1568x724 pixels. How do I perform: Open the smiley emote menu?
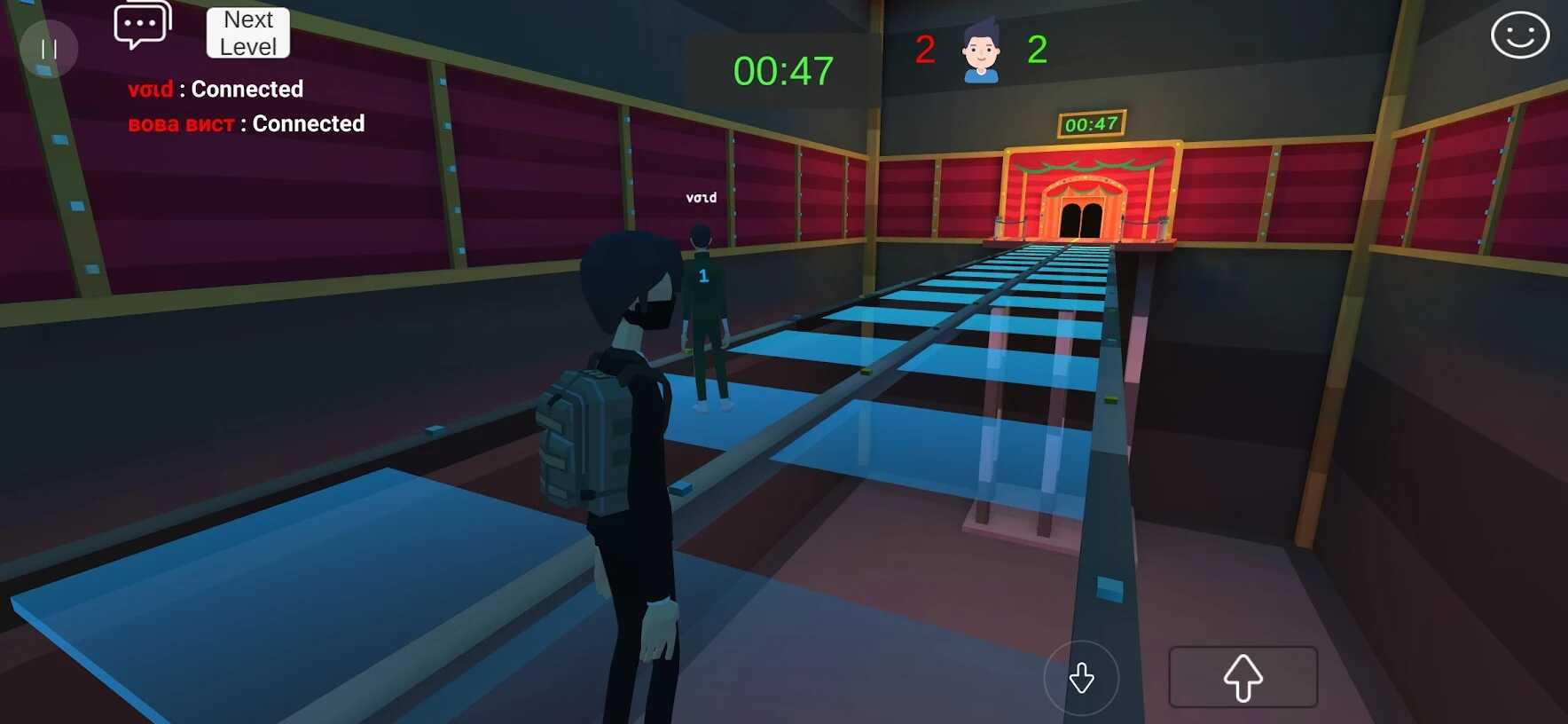click(1519, 35)
